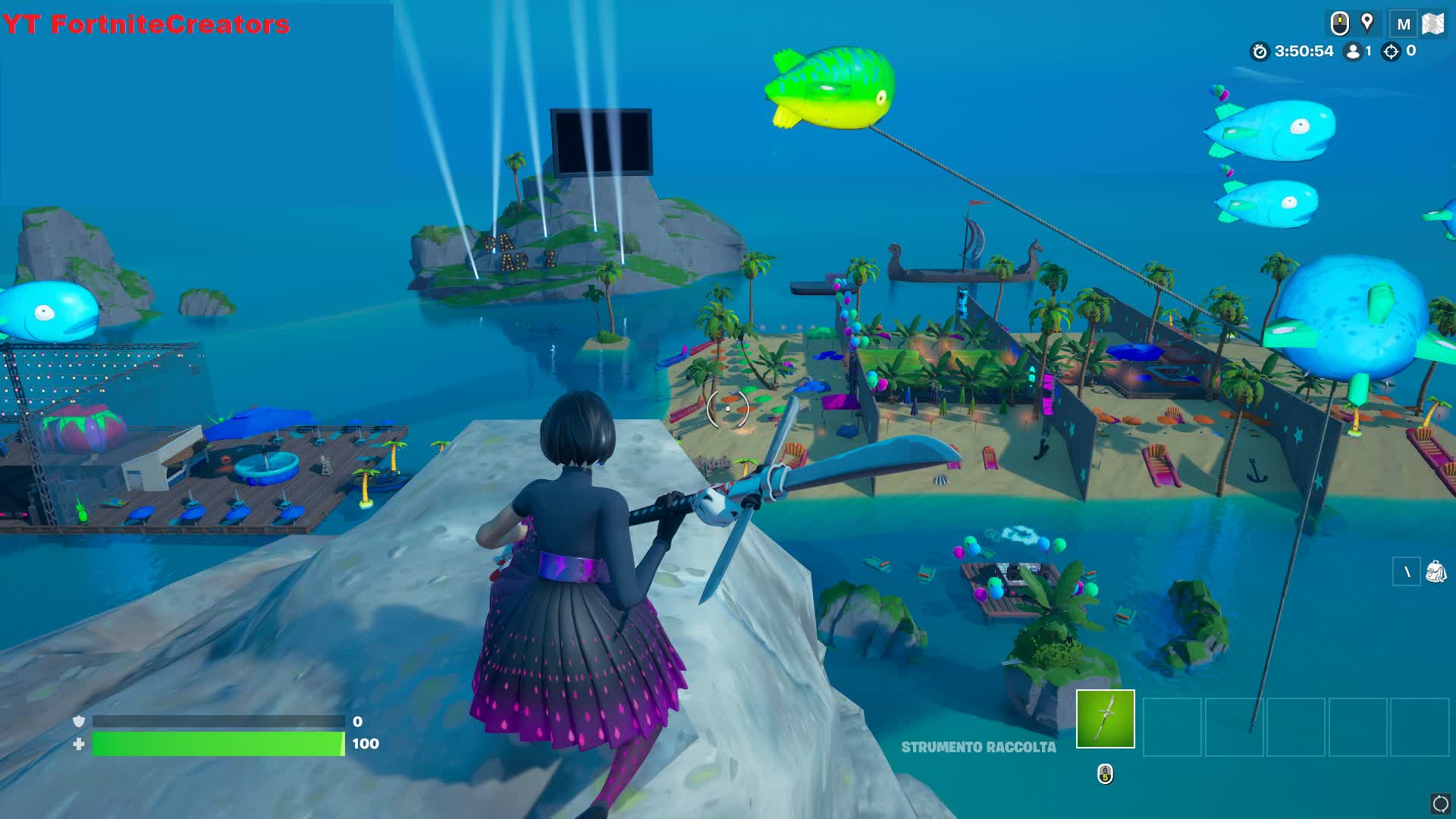Click the mouse input icon top right
Image resolution: width=1456 pixels, height=819 pixels.
(x=1339, y=22)
